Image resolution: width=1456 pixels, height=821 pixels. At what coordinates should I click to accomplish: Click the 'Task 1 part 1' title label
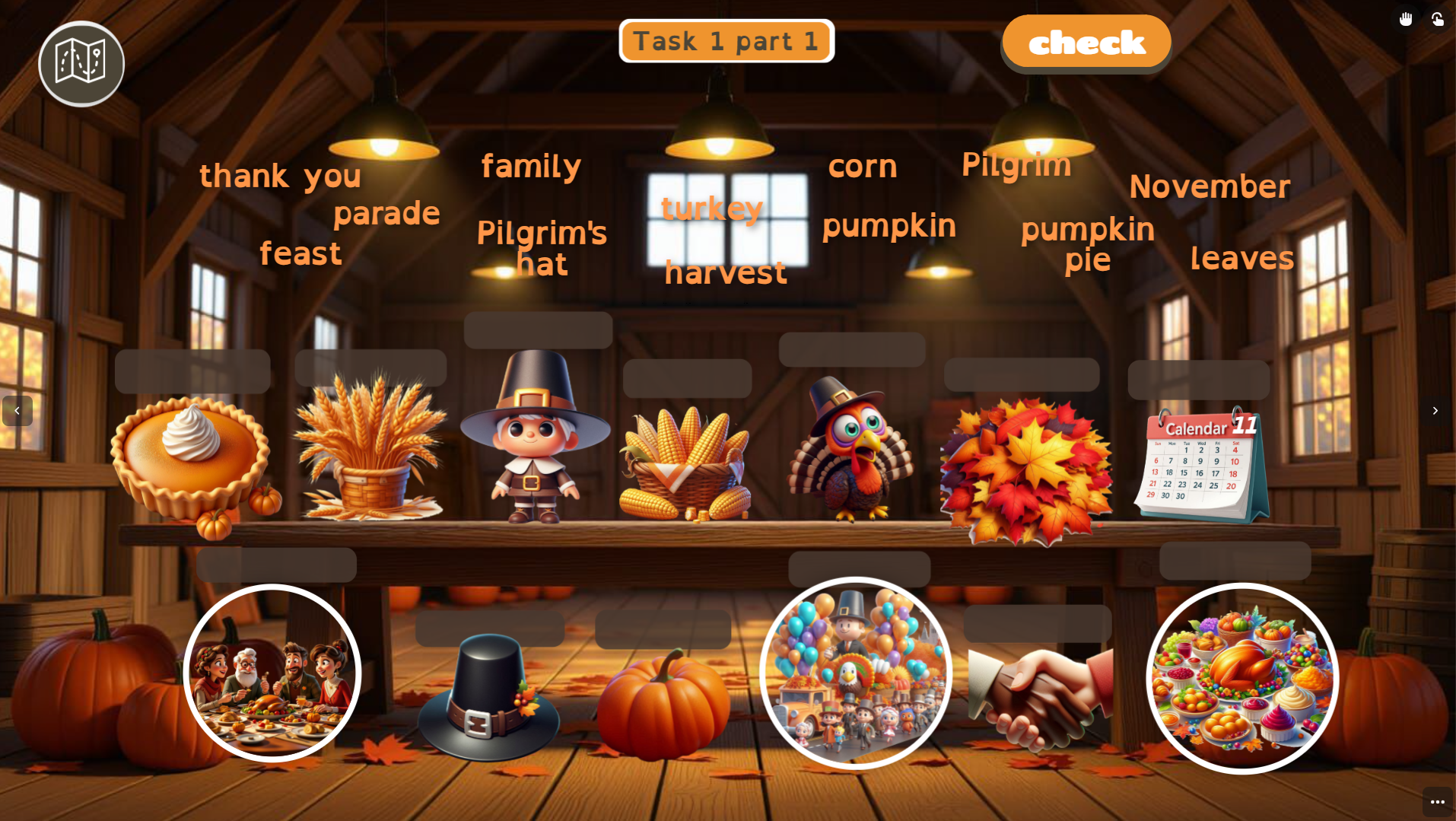click(726, 41)
